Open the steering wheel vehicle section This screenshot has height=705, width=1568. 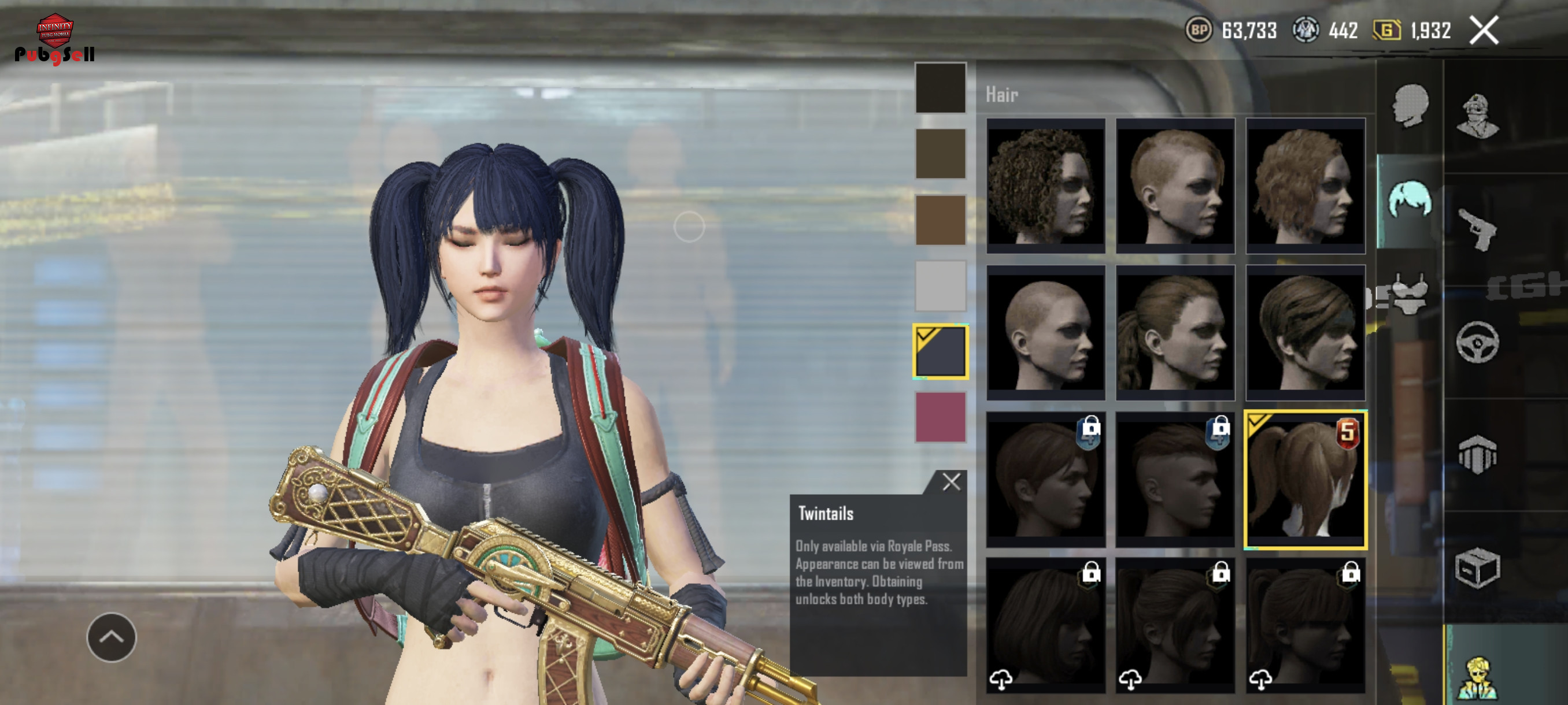[1477, 342]
